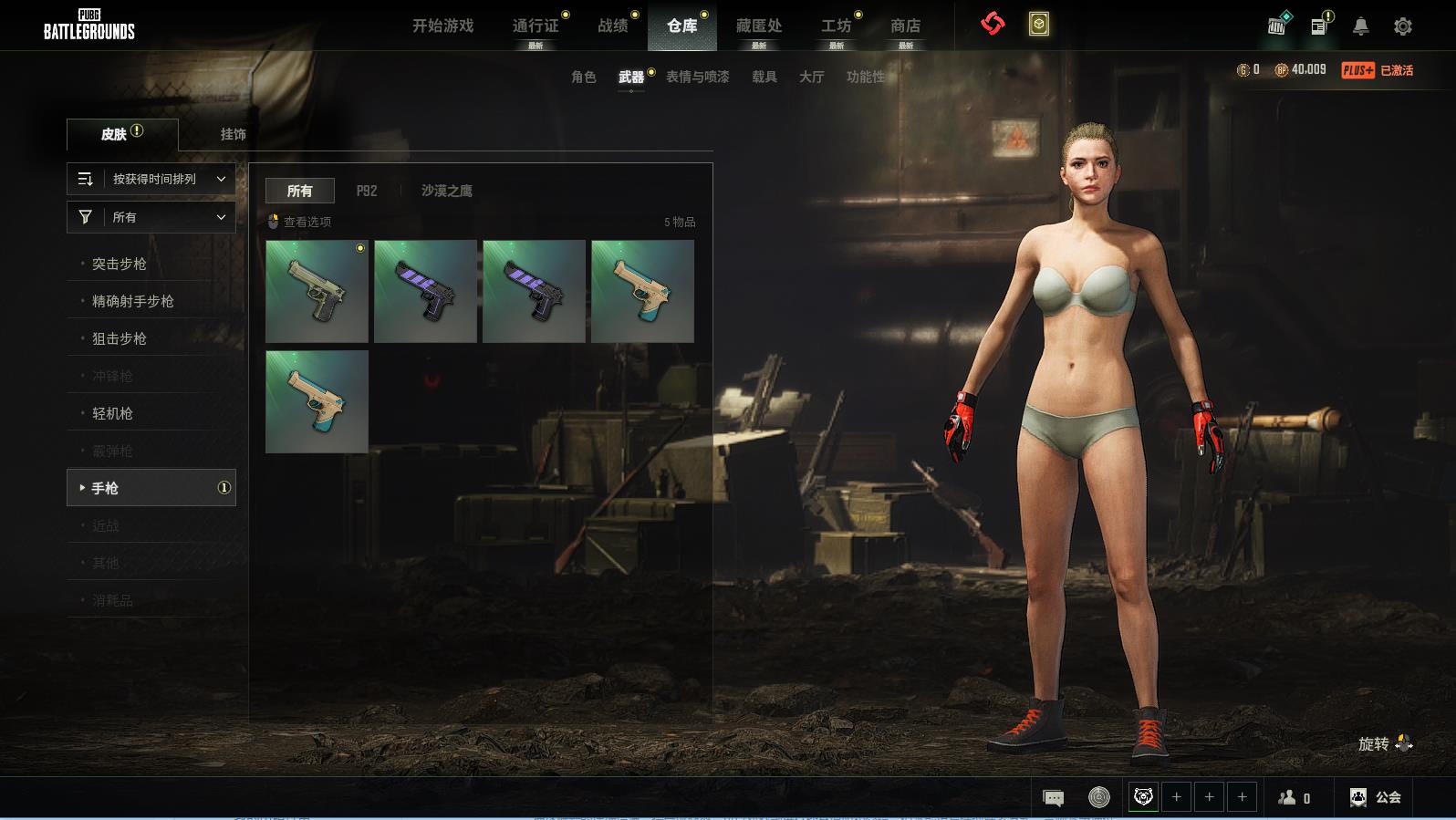Select the 狙击步枪 sniper rifle category
The width and height of the screenshot is (1456, 820).
120,338
